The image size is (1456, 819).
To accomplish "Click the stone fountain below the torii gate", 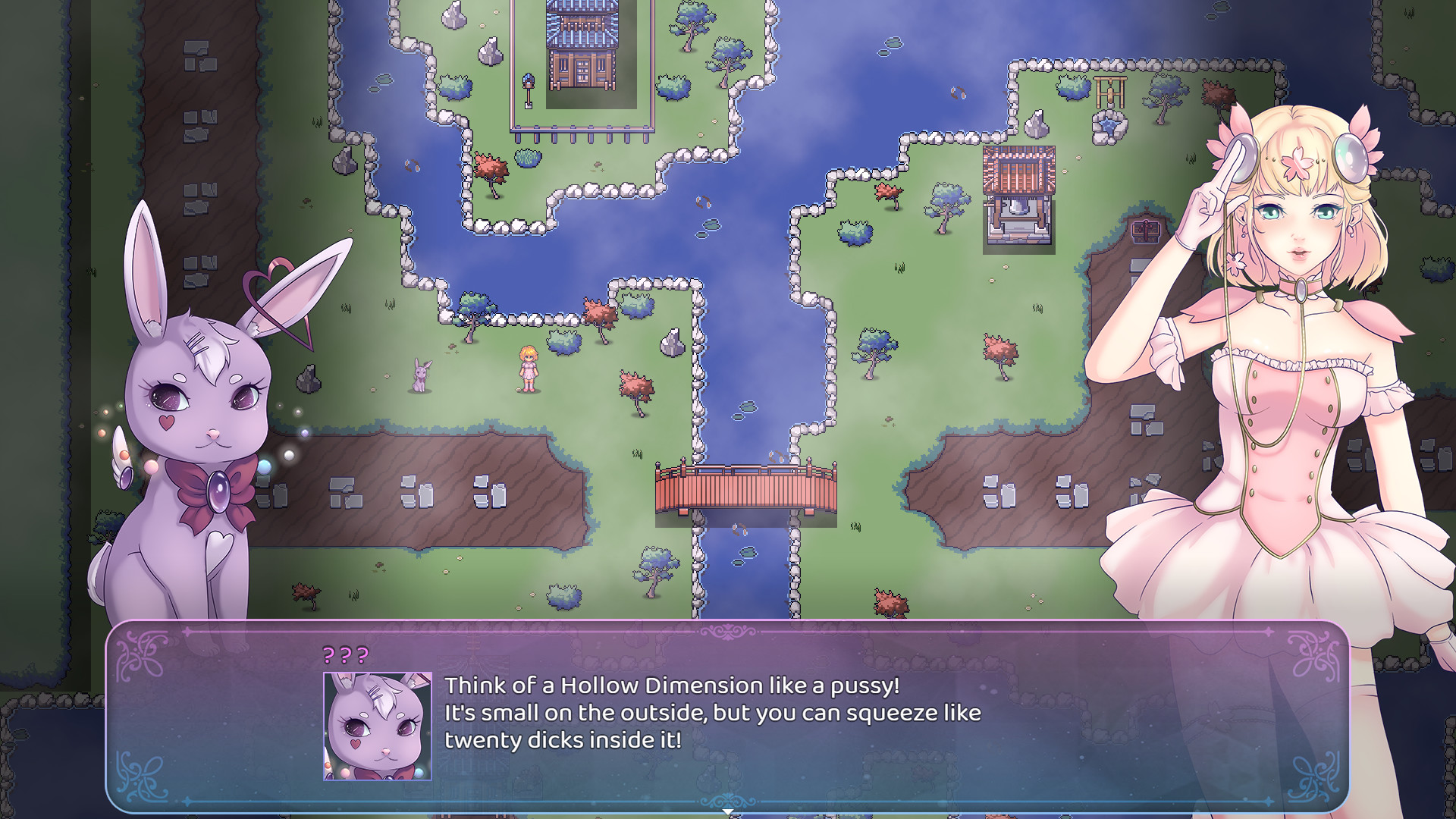I will 1109,127.
